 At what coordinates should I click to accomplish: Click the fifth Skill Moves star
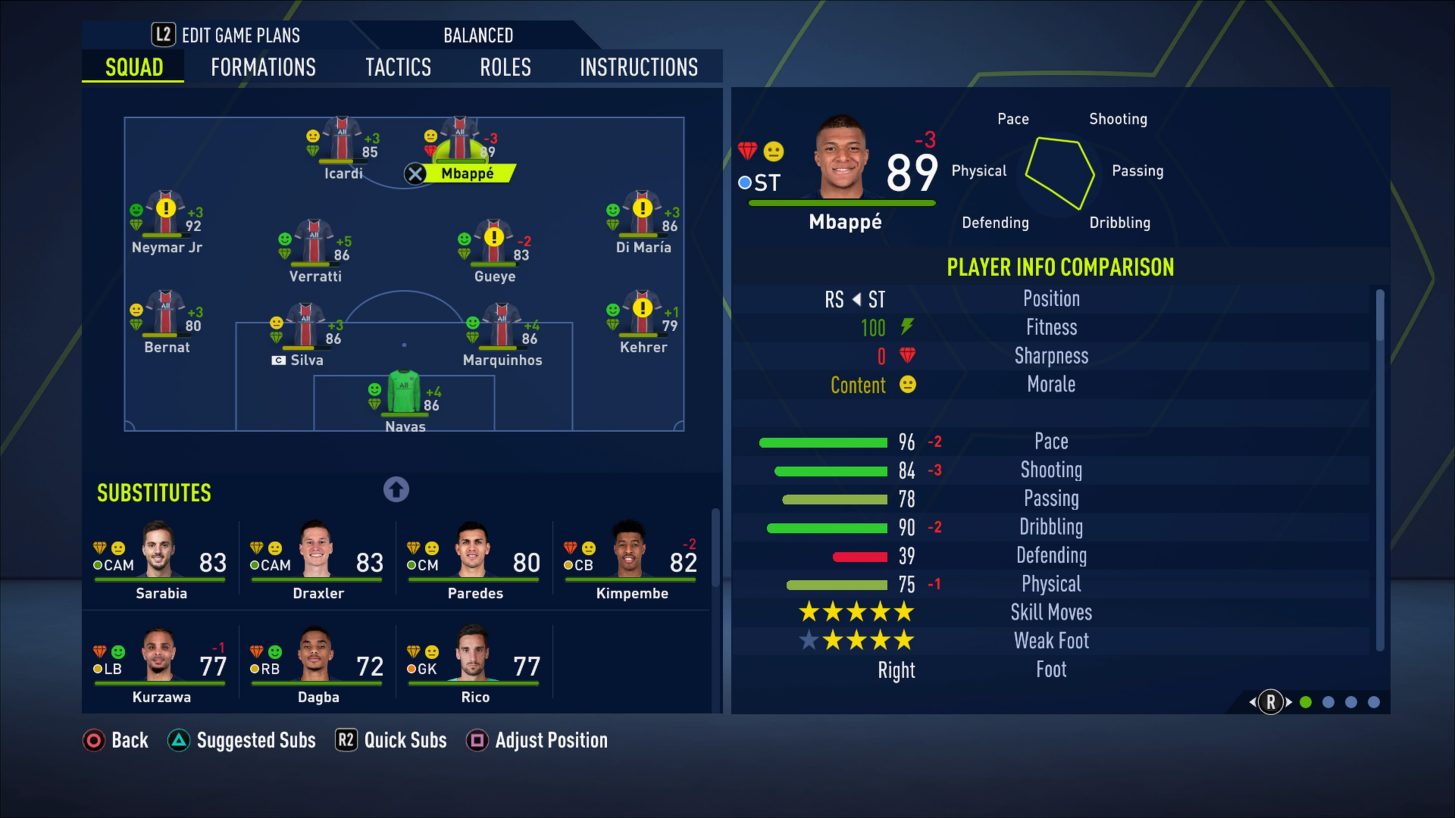point(903,611)
